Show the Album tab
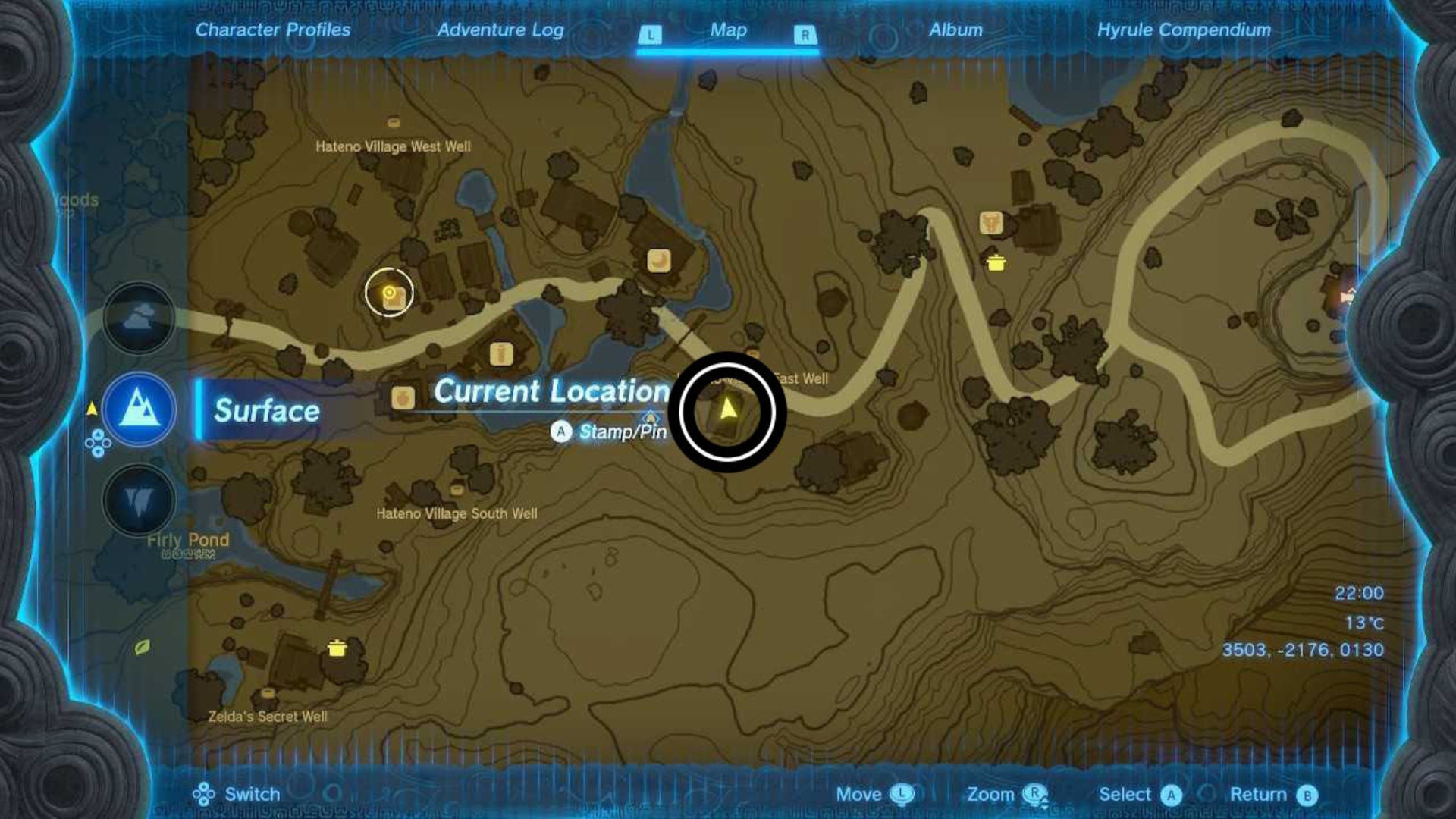The width and height of the screenshot is (1456, 819). coord(955,30)
